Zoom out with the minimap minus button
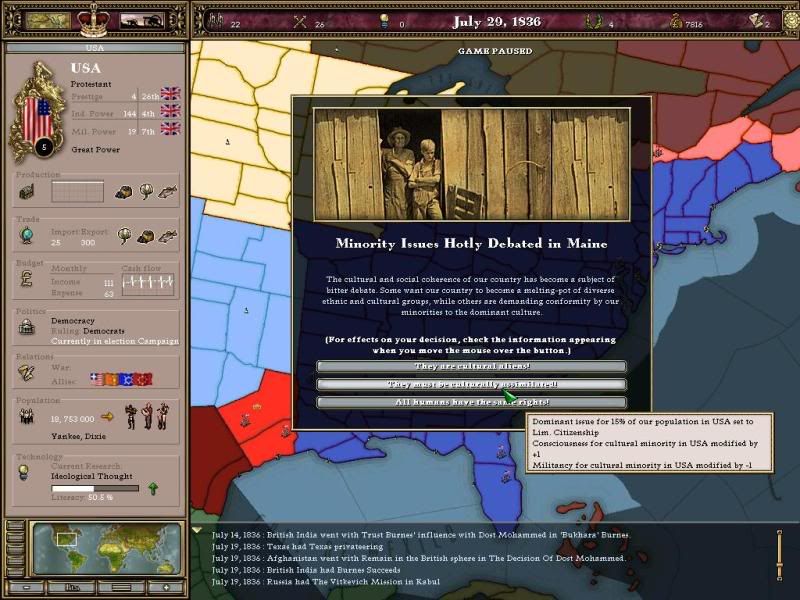800x600 pixels. click(x=27, y=588)
